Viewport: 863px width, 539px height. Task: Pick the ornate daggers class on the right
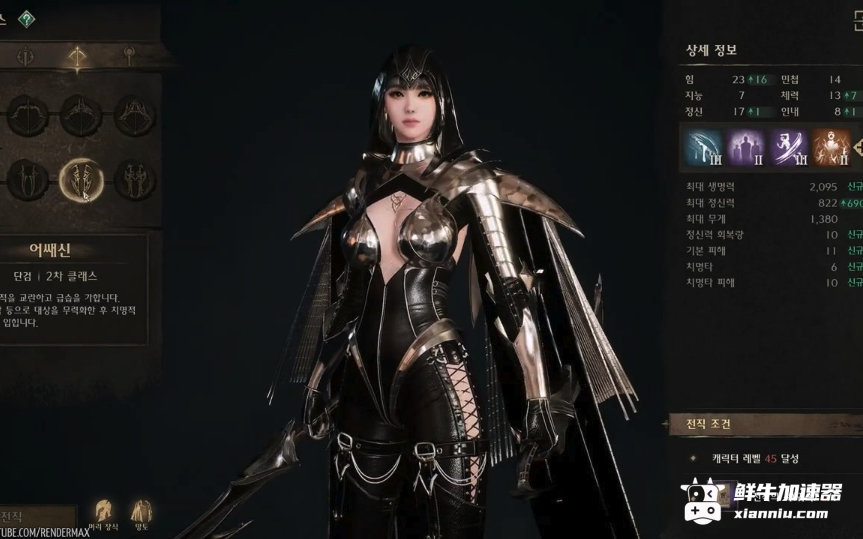click(134, 180)
